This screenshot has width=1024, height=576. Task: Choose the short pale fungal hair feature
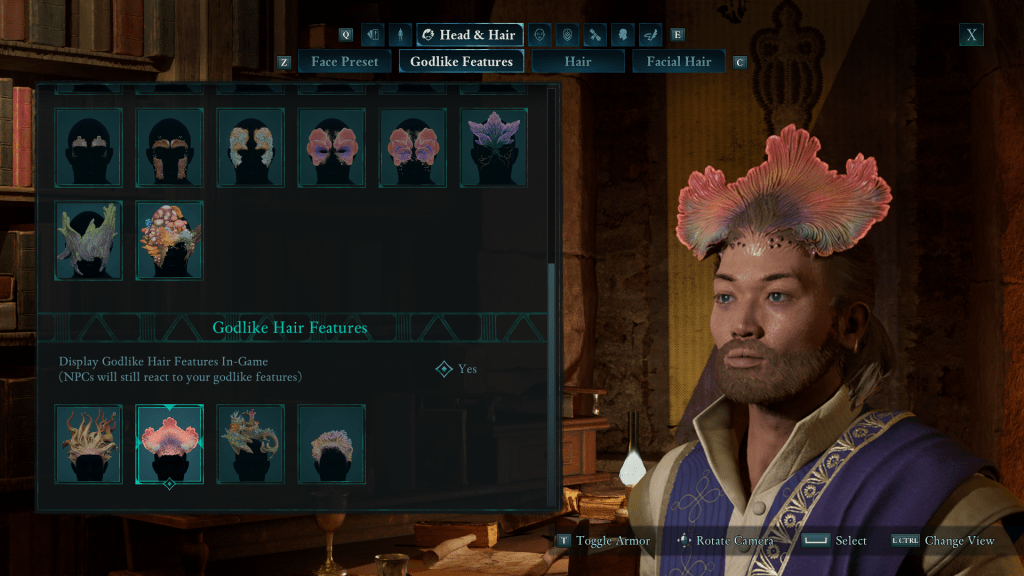point(332,444)
